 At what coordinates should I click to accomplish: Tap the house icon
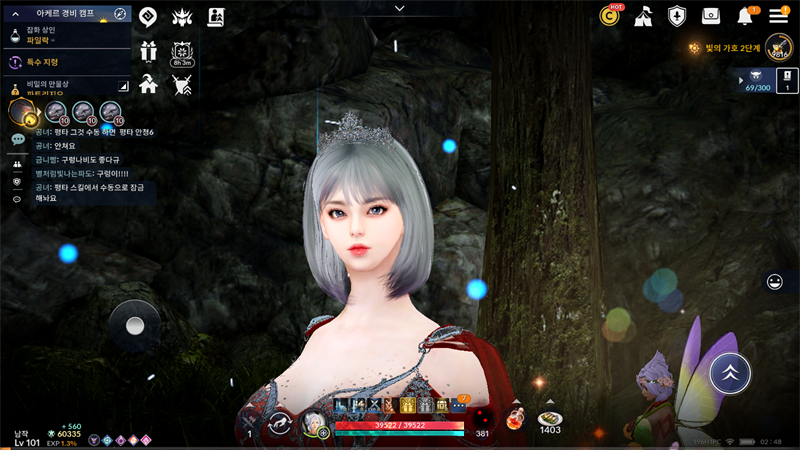[x=148, y=83]
